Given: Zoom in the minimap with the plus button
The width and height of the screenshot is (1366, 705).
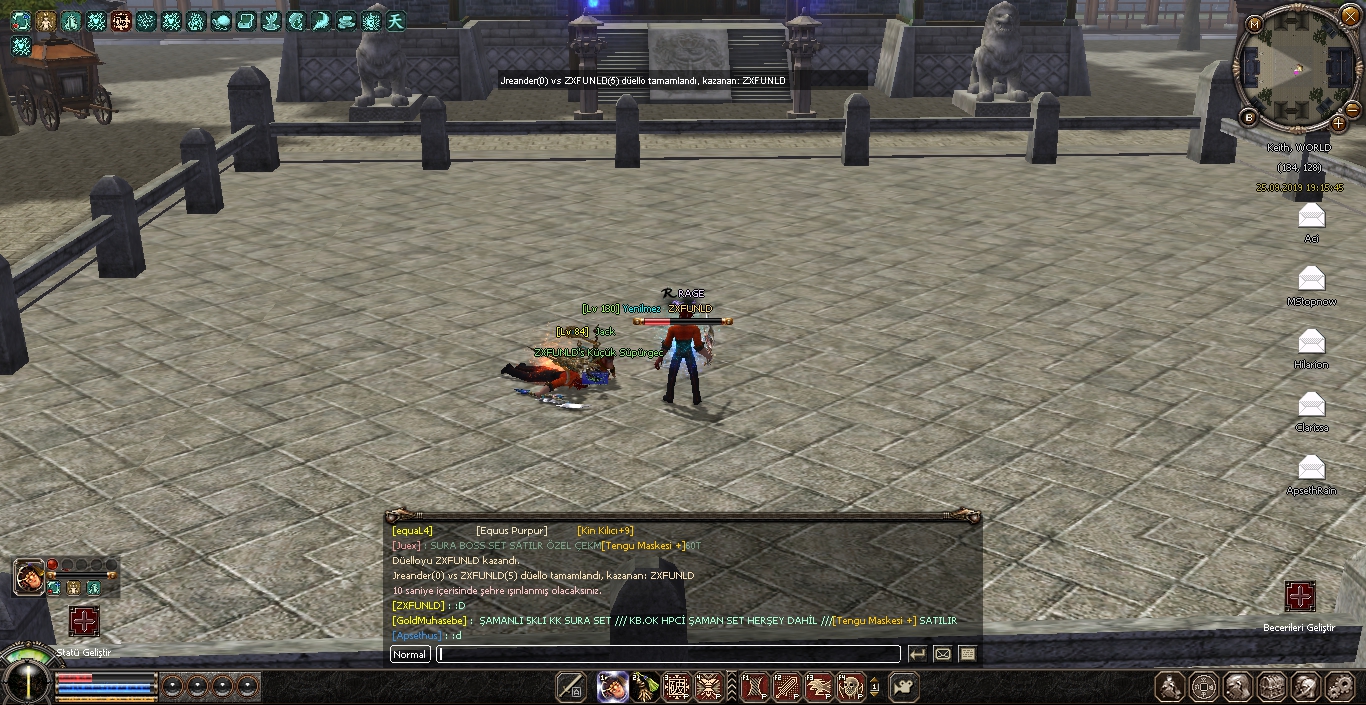Looking at the screenshot, I should click(x=1339, y=124).
